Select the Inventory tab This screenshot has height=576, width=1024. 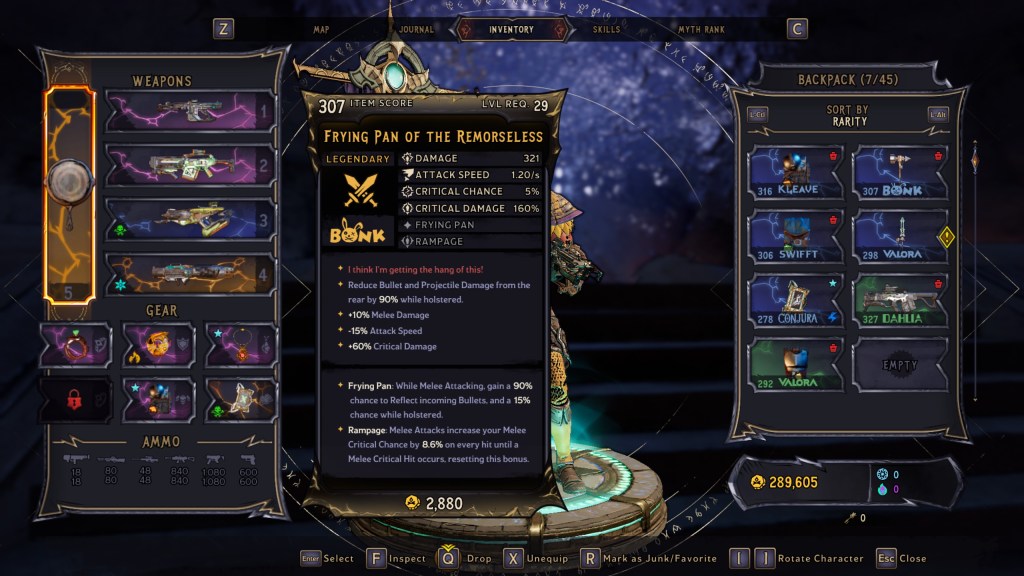[511, 30]
